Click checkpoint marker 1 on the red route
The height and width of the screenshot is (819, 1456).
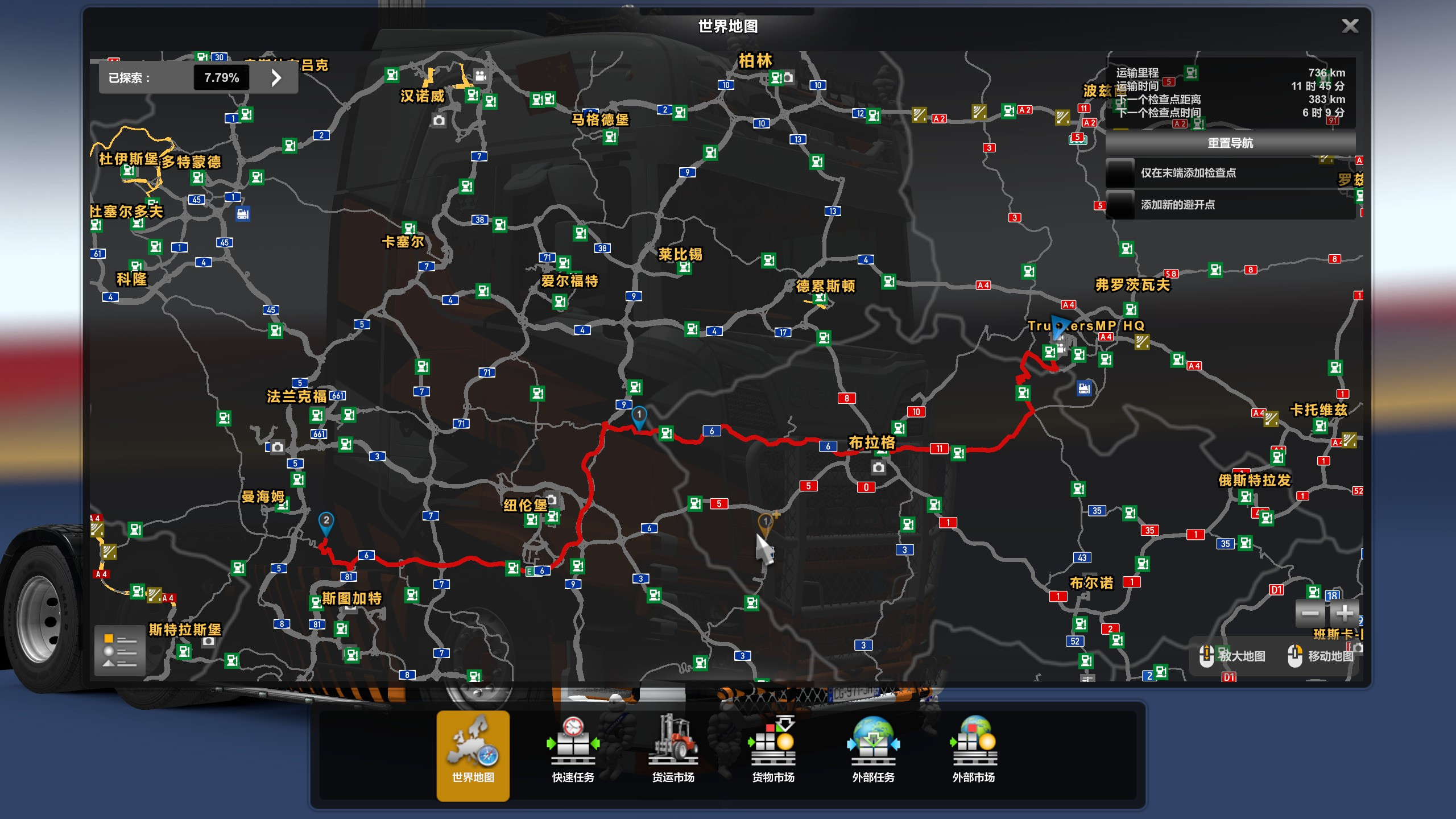pyautogui.click(x=638, y=416)
